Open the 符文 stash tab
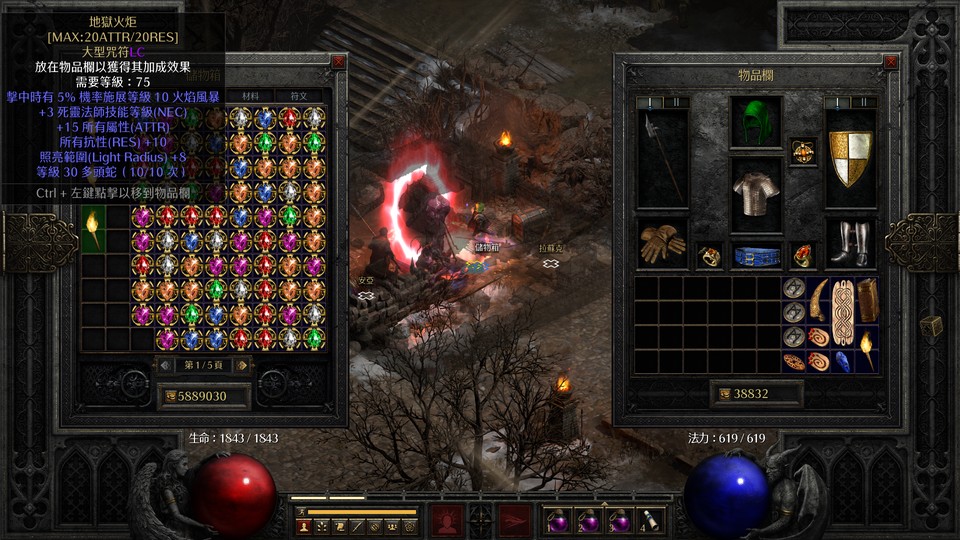 coord(298,96)
